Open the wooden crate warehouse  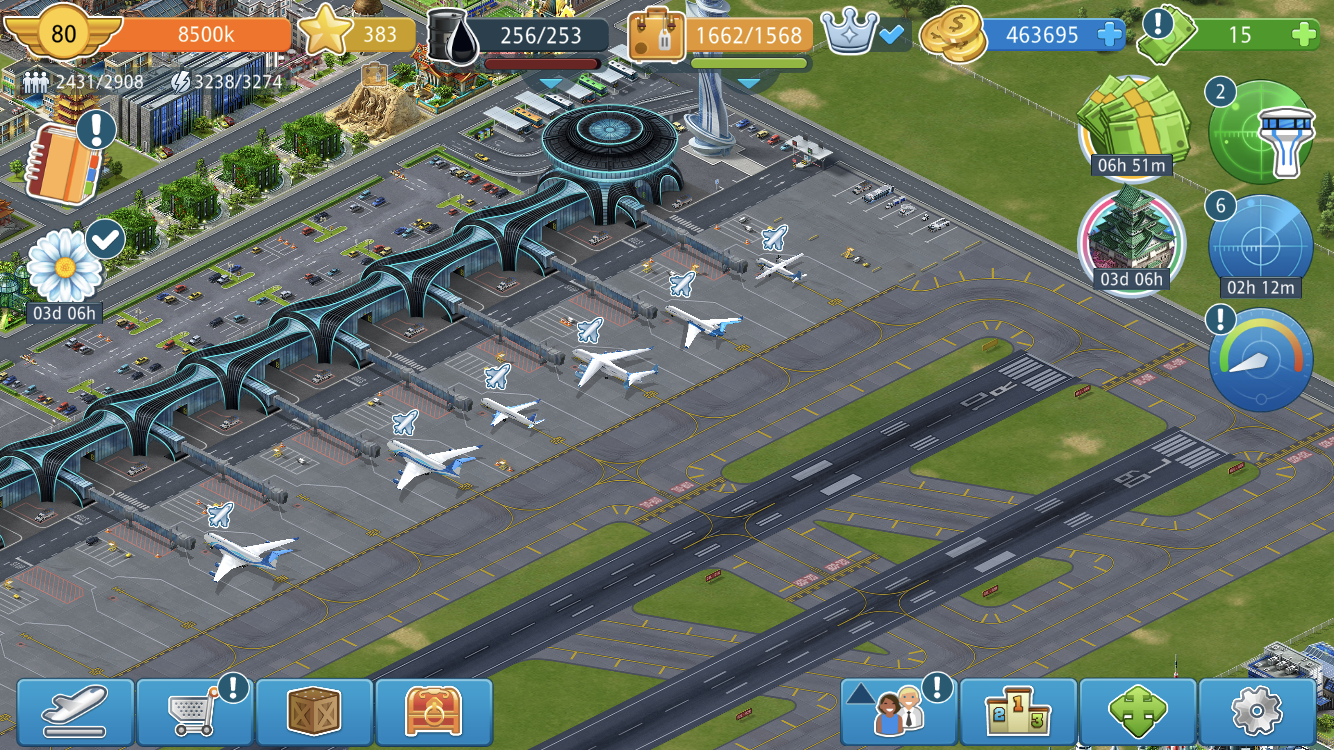pos(314,712)
